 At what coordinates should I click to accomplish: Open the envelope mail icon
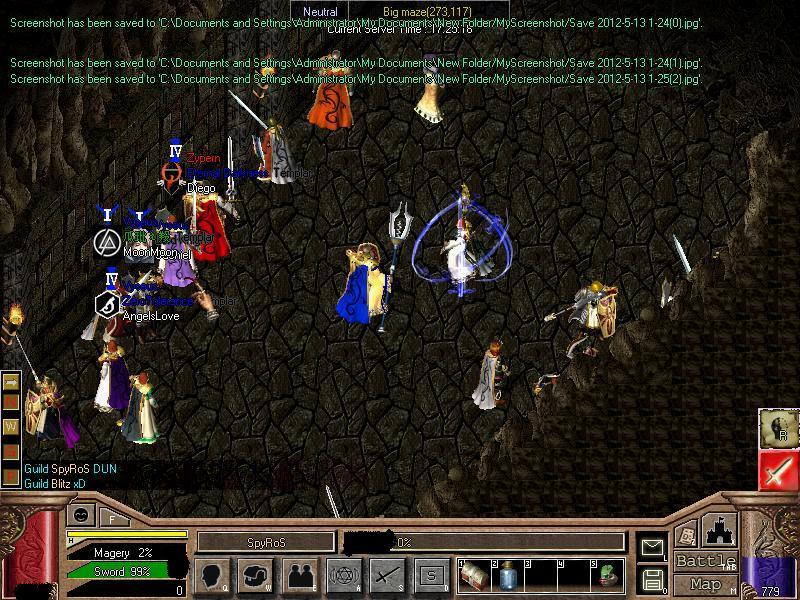pyautogui.click(x=653, y=547)
